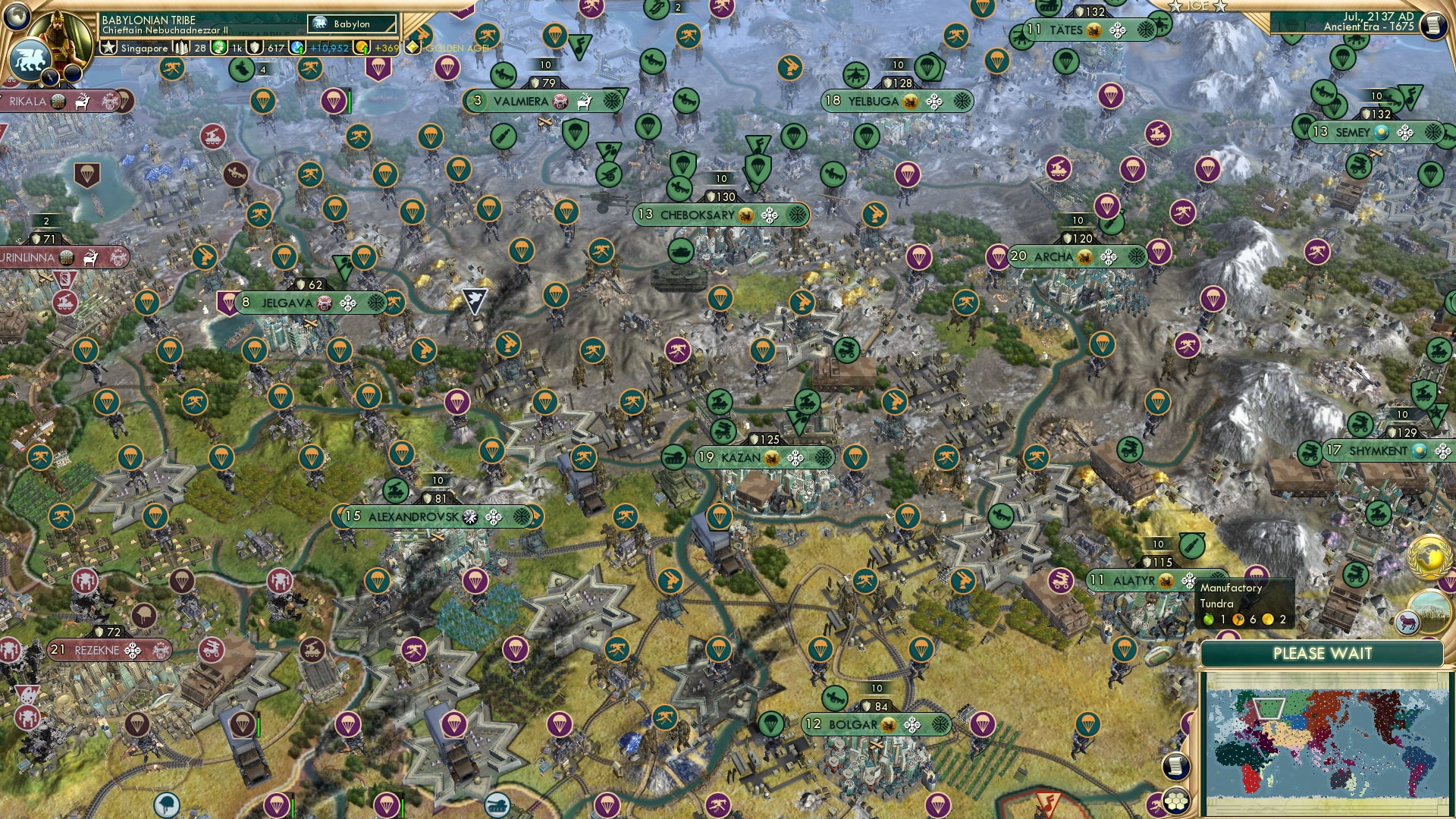
Task: Open the natural wonder circular notification
Action: pyautogui.click(x=1429, y=611)
